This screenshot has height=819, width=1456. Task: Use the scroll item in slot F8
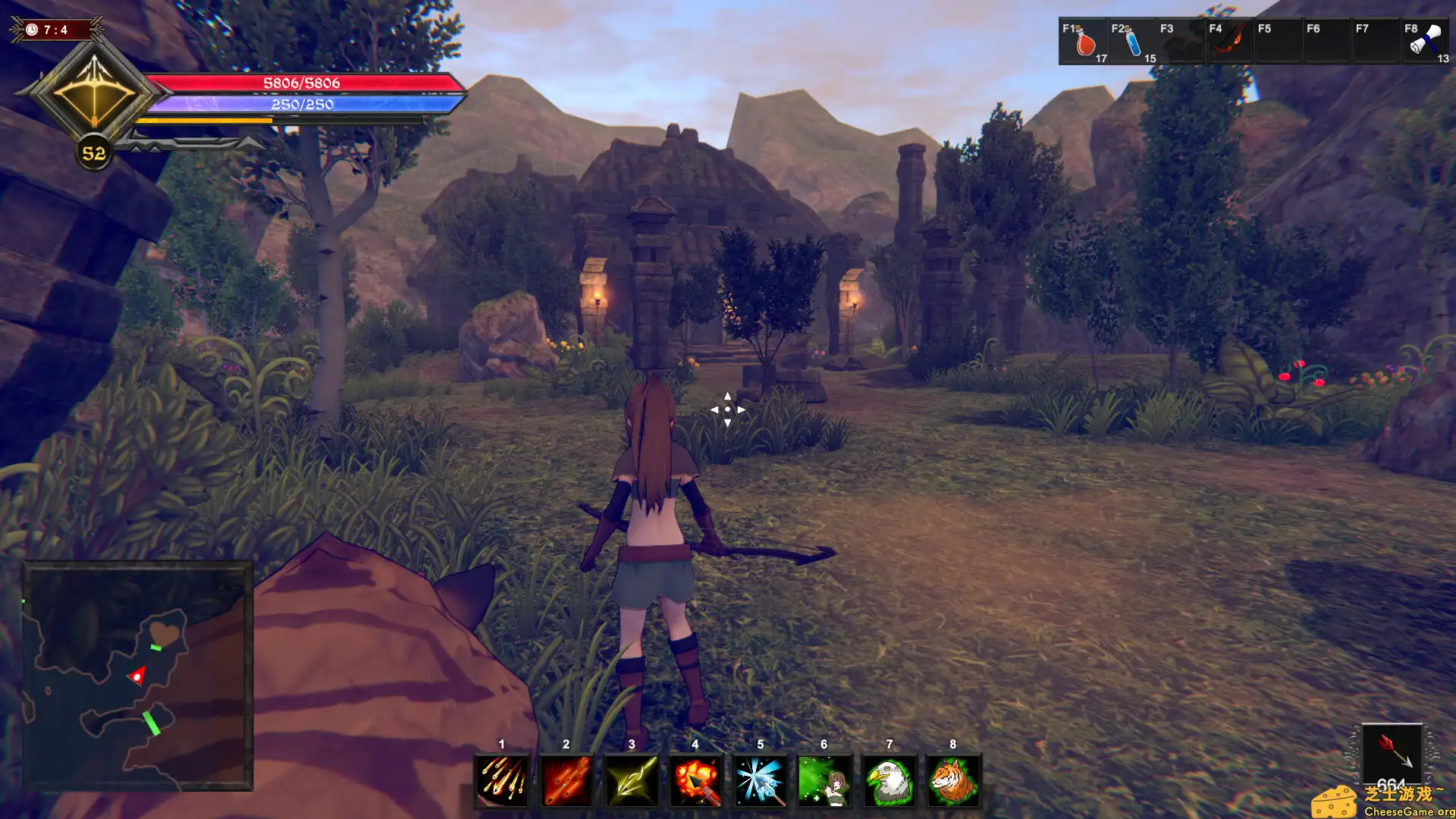pos(1424,42)
